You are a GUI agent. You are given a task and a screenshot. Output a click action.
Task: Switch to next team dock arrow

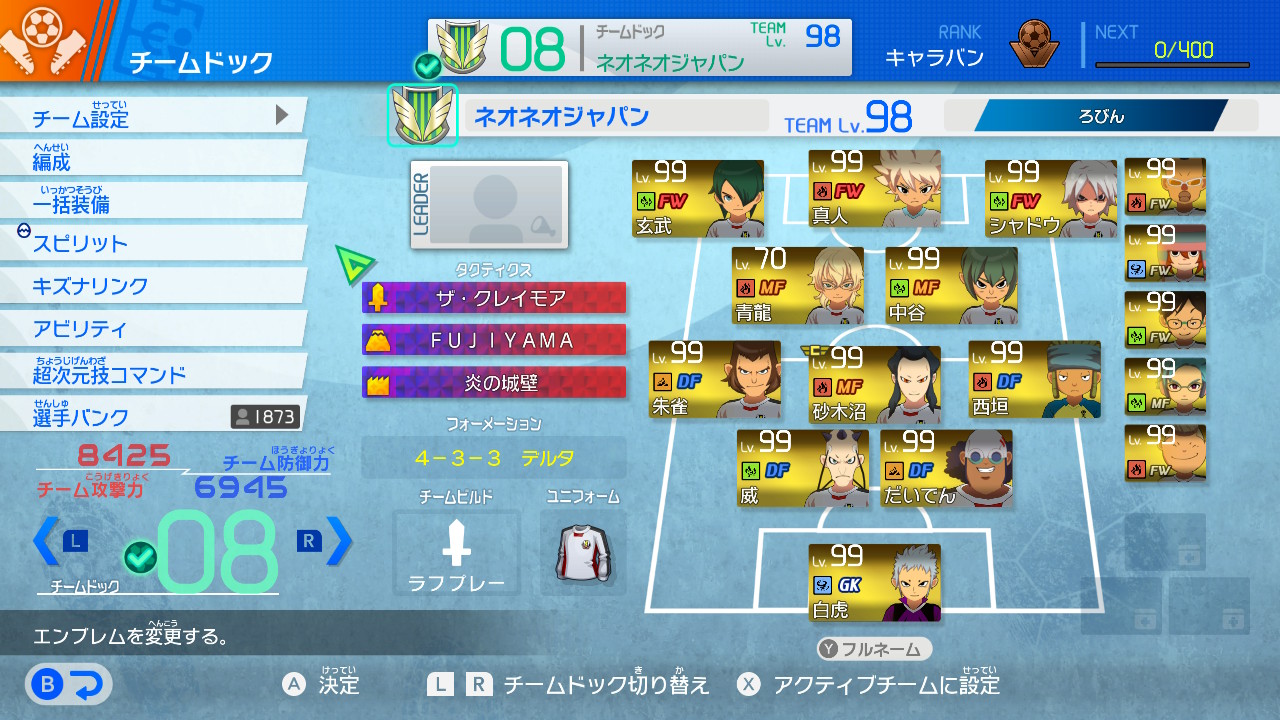pyautogui.click(x=340, y=541)
